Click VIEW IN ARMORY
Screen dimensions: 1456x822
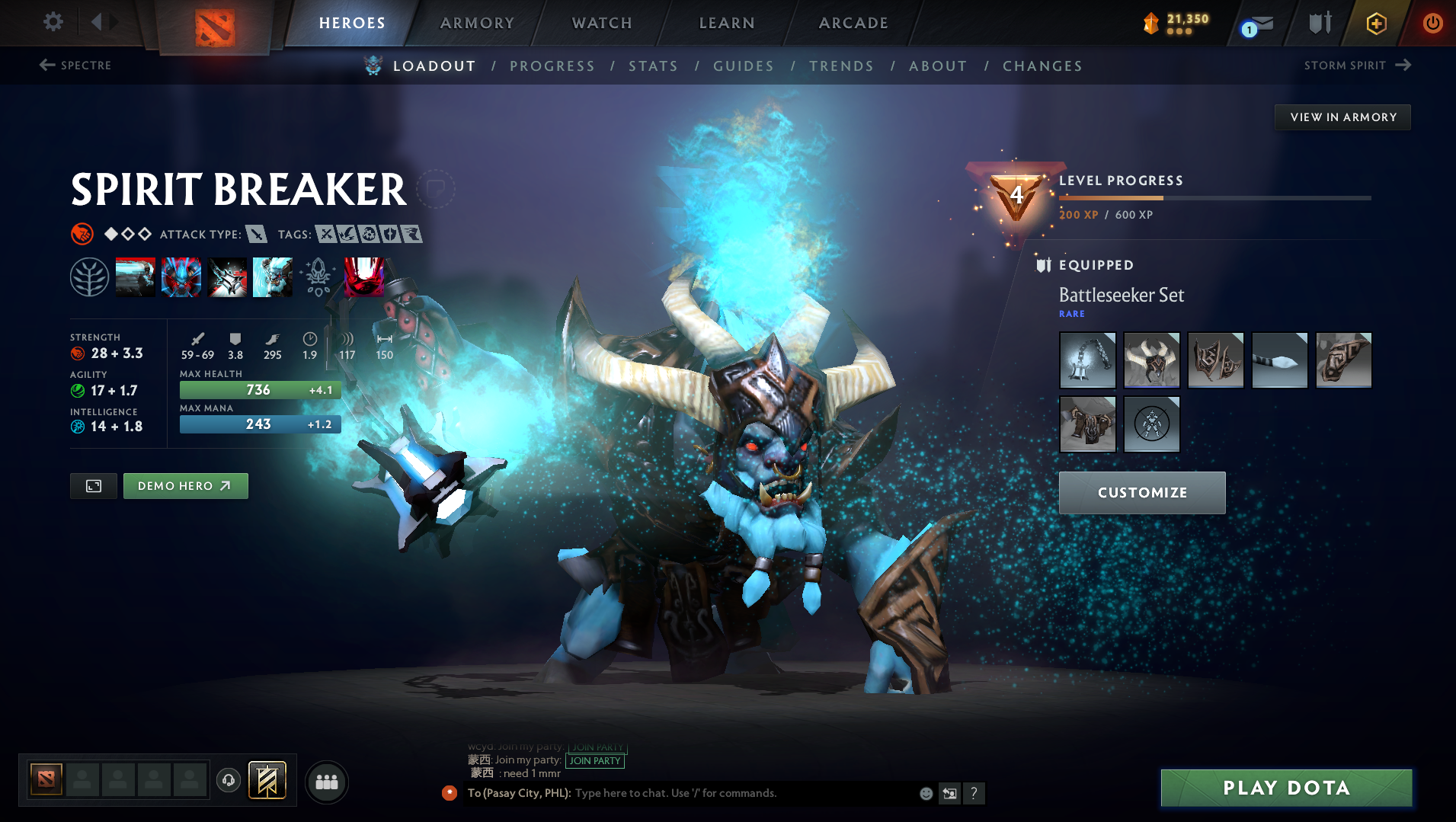point(1342,117)
